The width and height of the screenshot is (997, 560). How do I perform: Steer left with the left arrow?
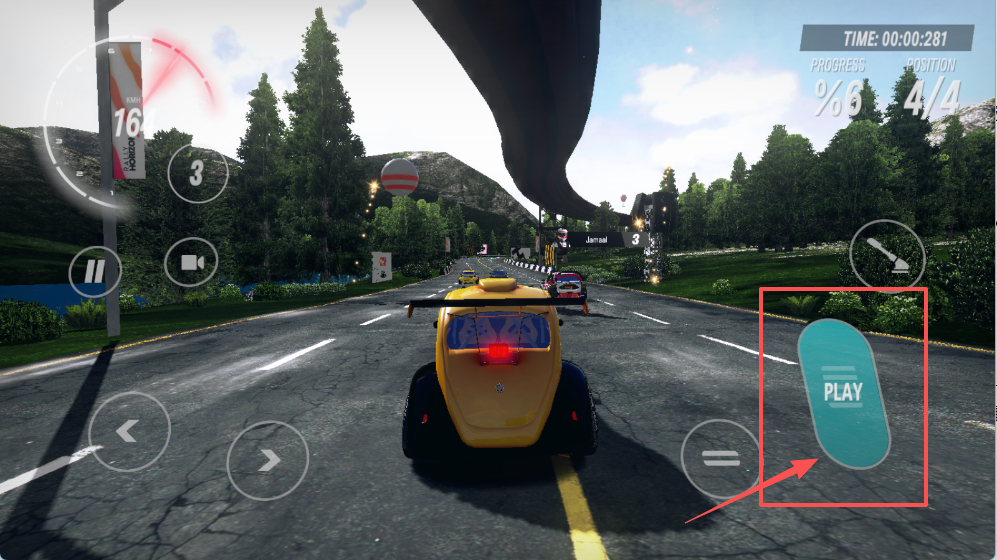[129, 432]
